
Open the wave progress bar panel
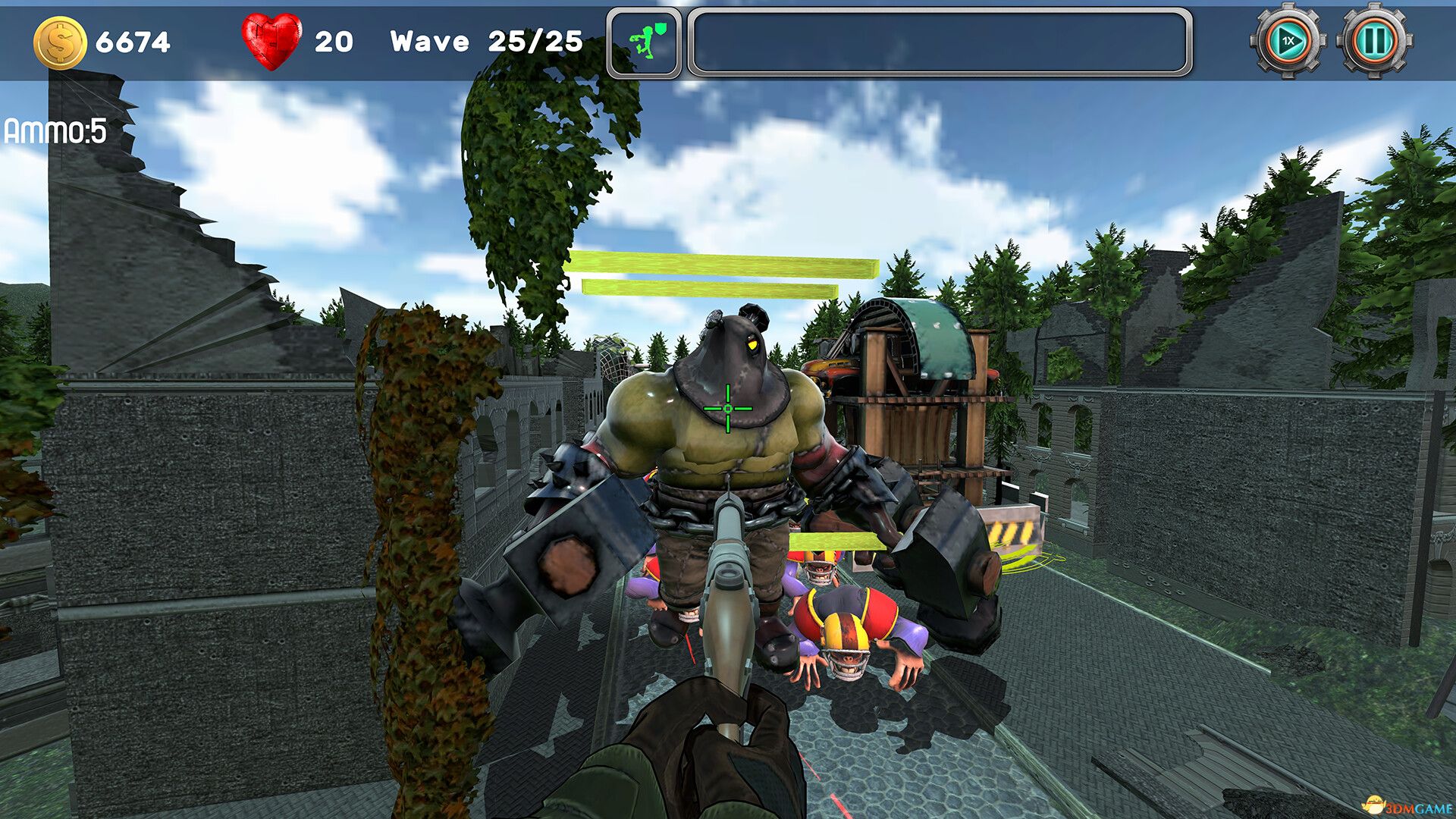(x=940, y=42)
